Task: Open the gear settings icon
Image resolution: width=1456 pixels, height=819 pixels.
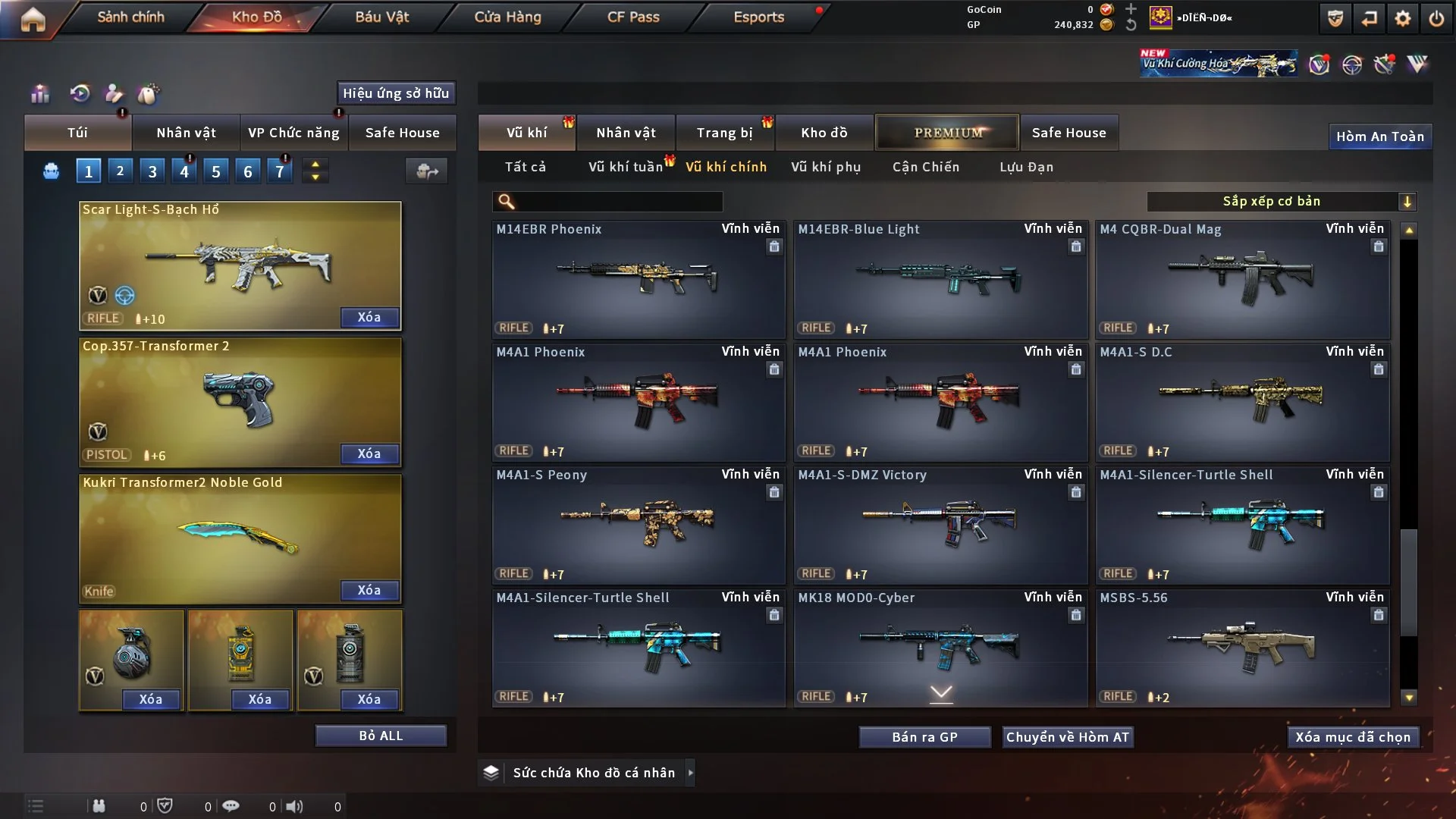Action: [x=1403, y=18]
